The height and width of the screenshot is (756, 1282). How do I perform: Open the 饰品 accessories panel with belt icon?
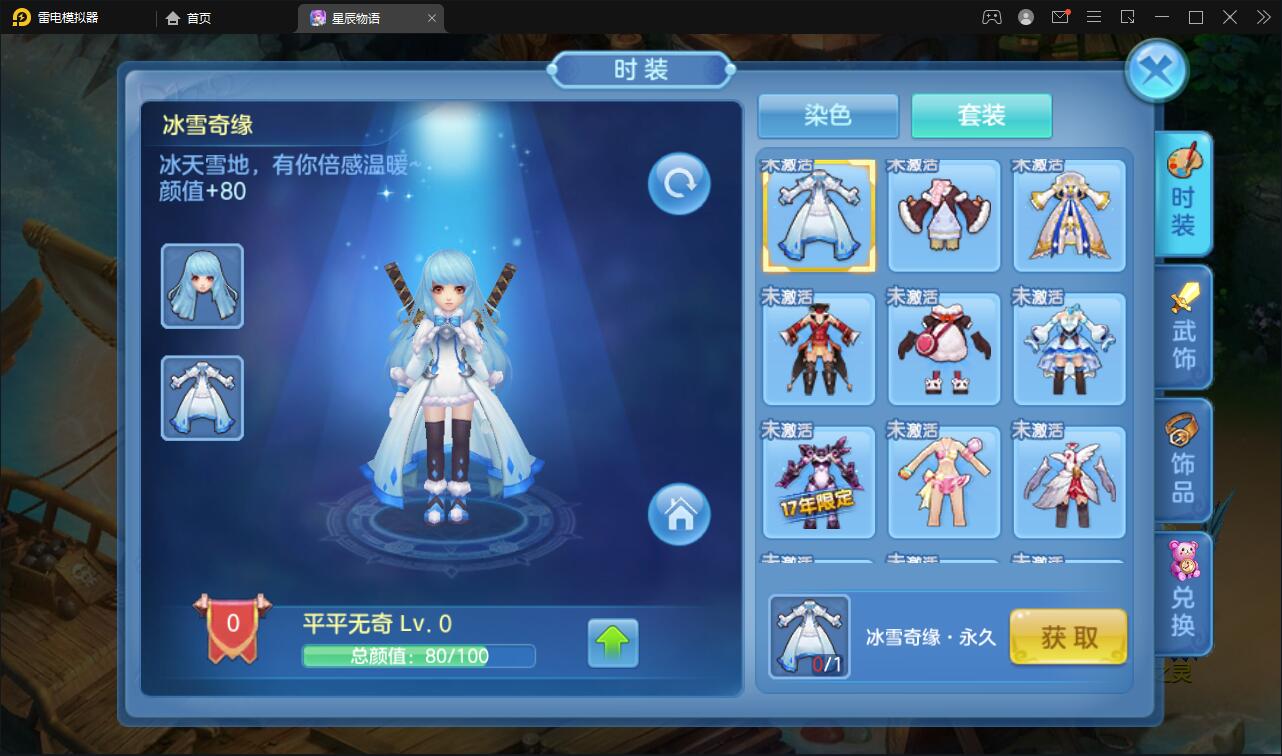click(x=1184, y=460)
